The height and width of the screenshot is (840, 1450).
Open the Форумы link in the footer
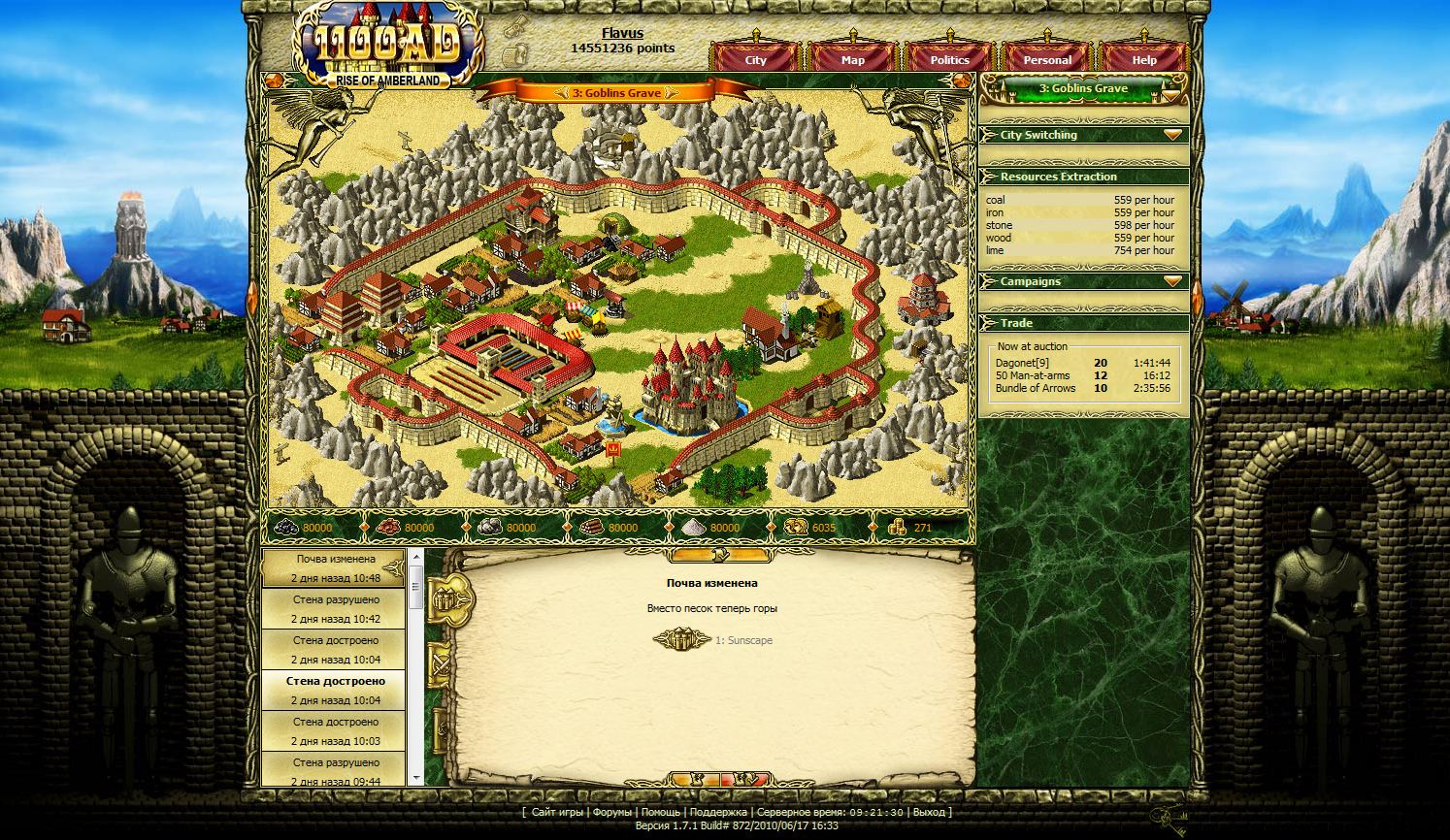point(611,812)
